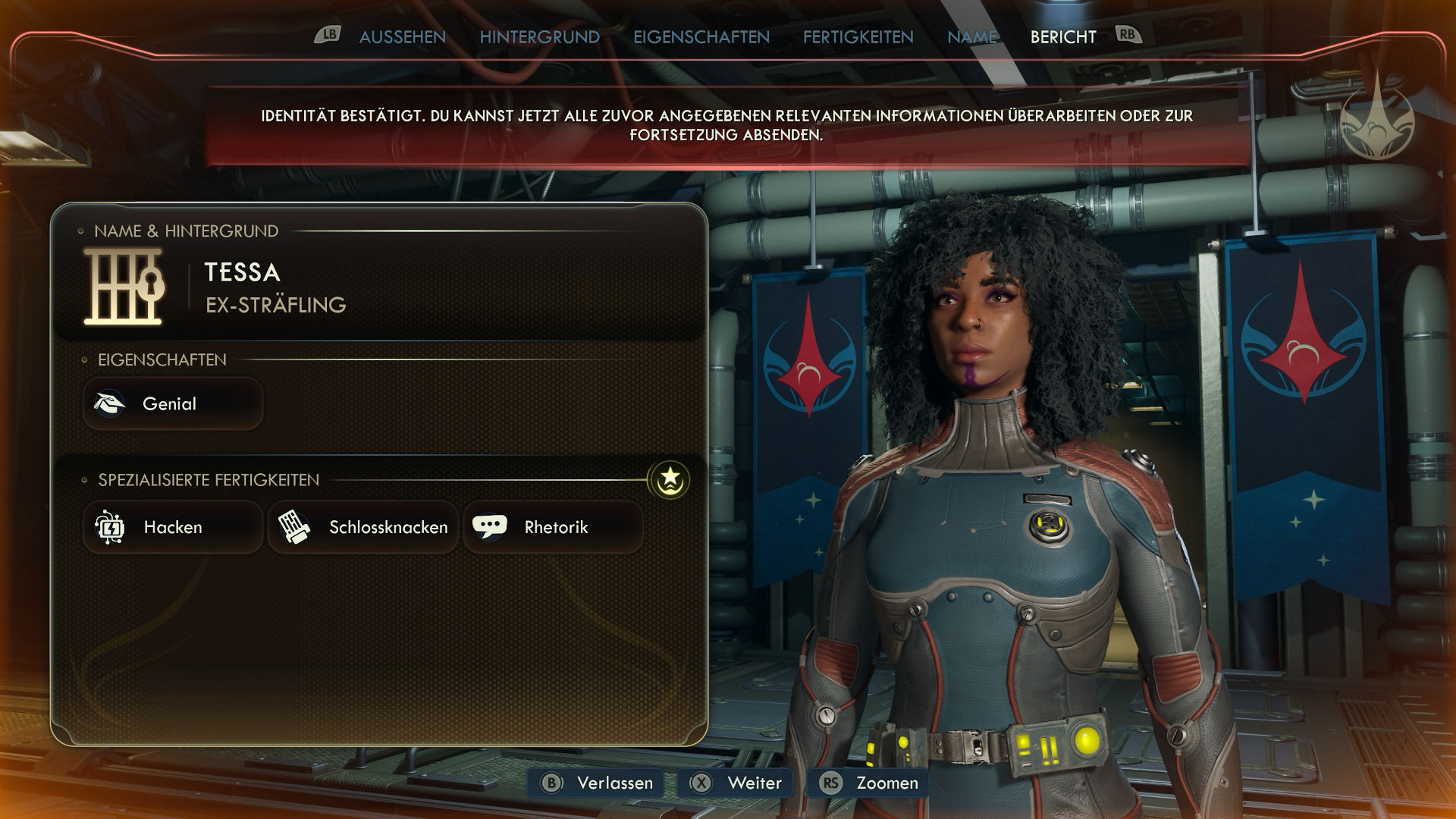Click the Rhetorik skill entry
This screenshot has height=819, width=1456.
[x=553, y=528]
